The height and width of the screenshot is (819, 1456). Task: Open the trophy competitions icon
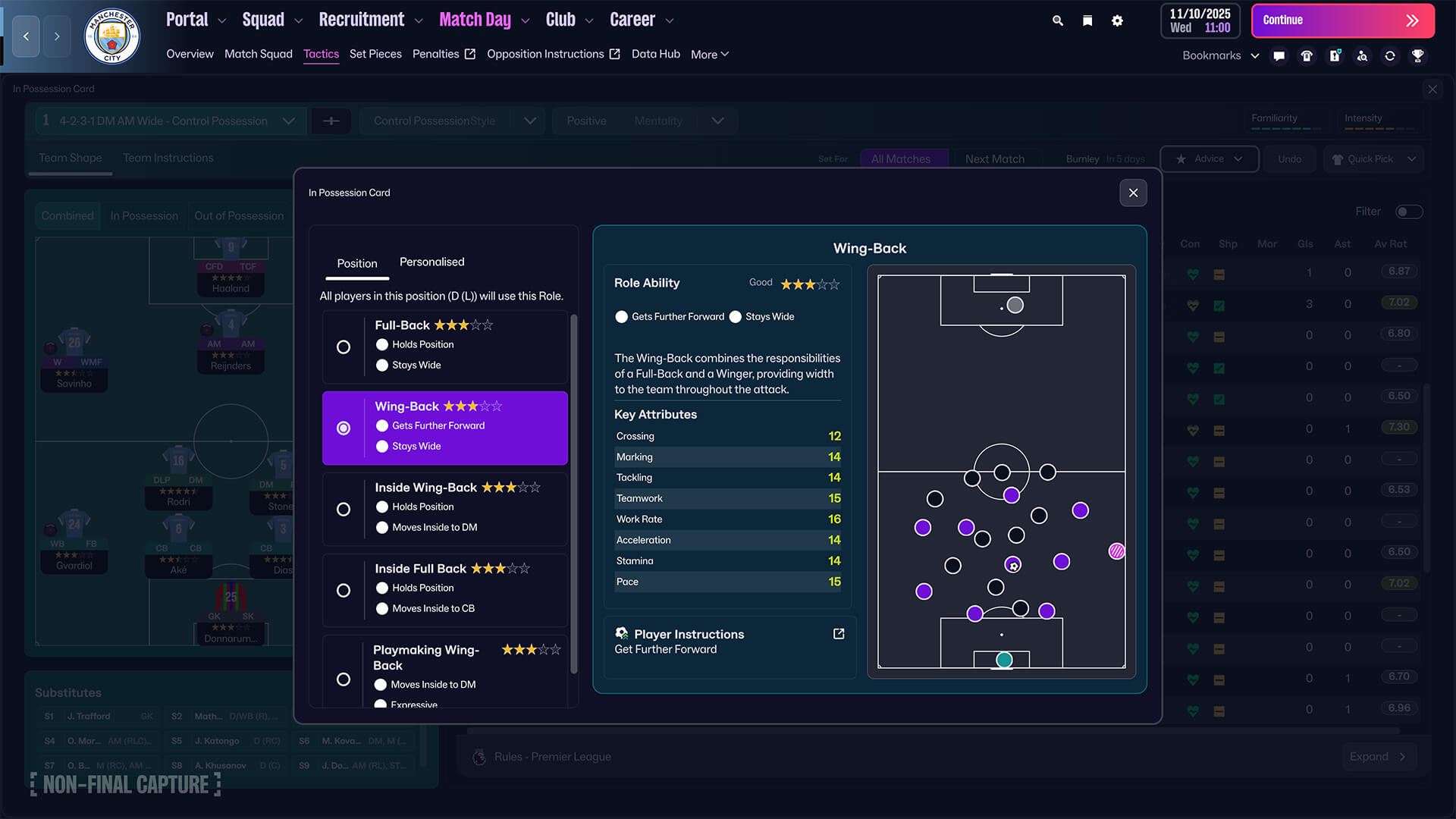click(x=1418, y=55)
